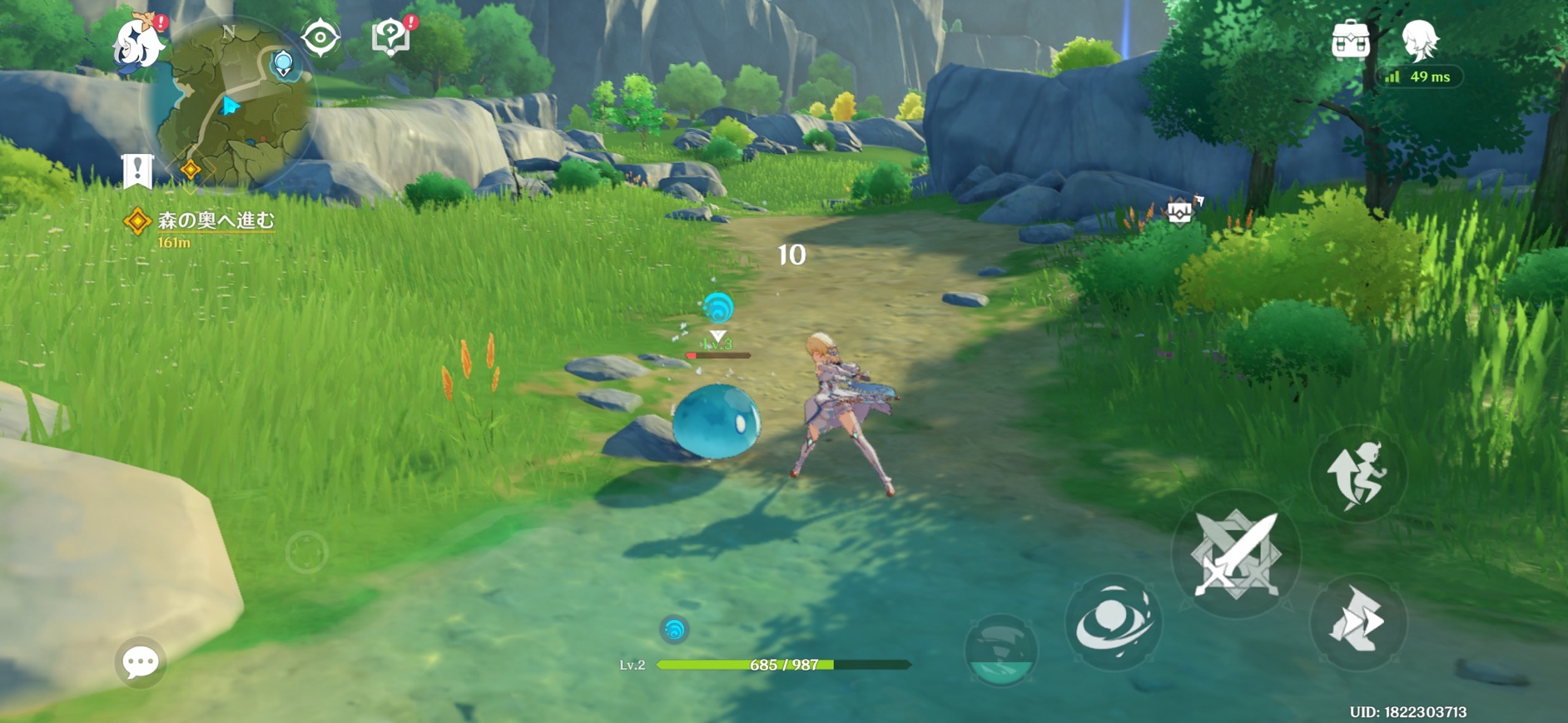
Task: Open the character profile head icon
Action: [1420, 39]
